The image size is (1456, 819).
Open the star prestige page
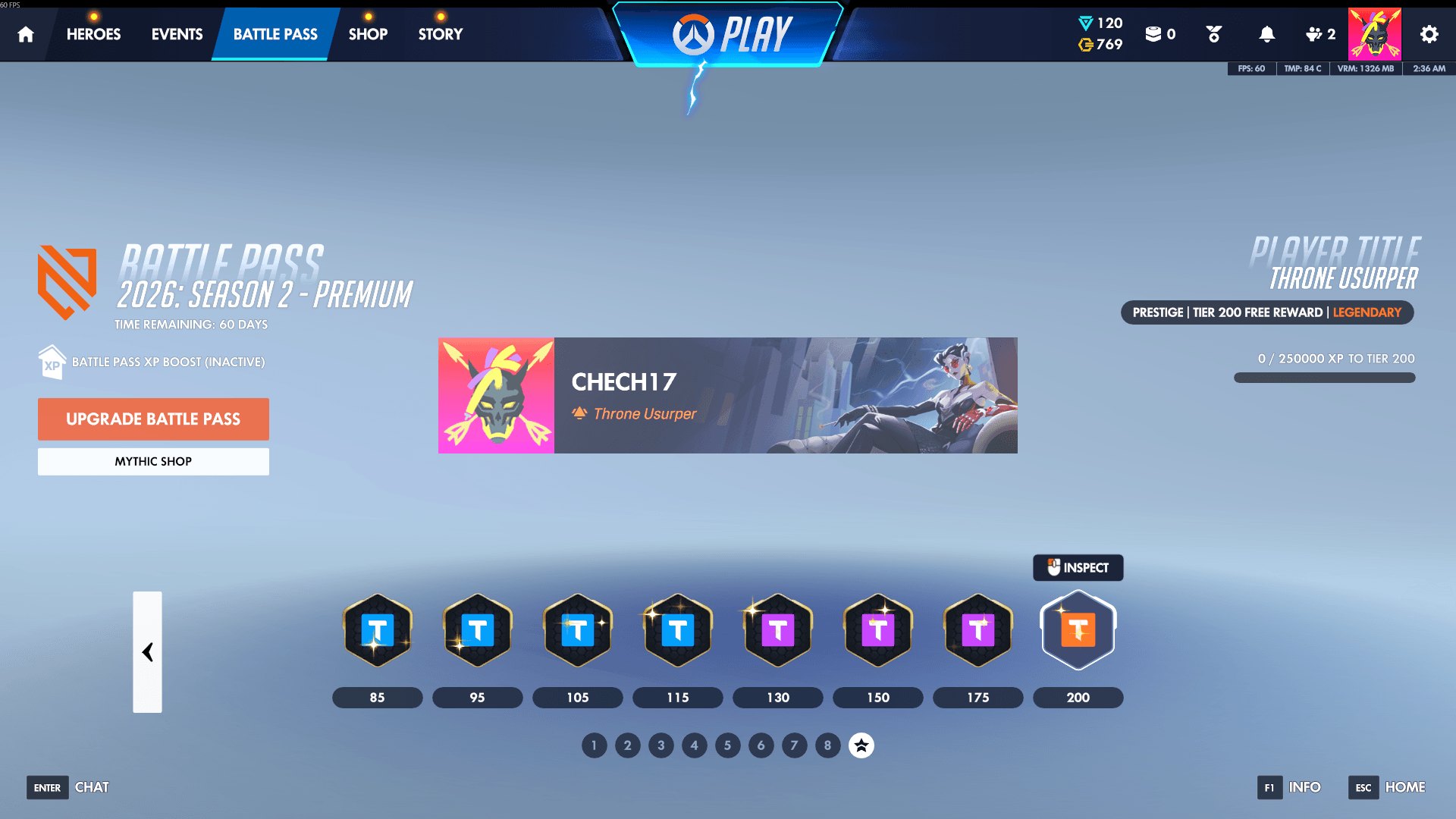pyautogui.click(x=861, y=745)
